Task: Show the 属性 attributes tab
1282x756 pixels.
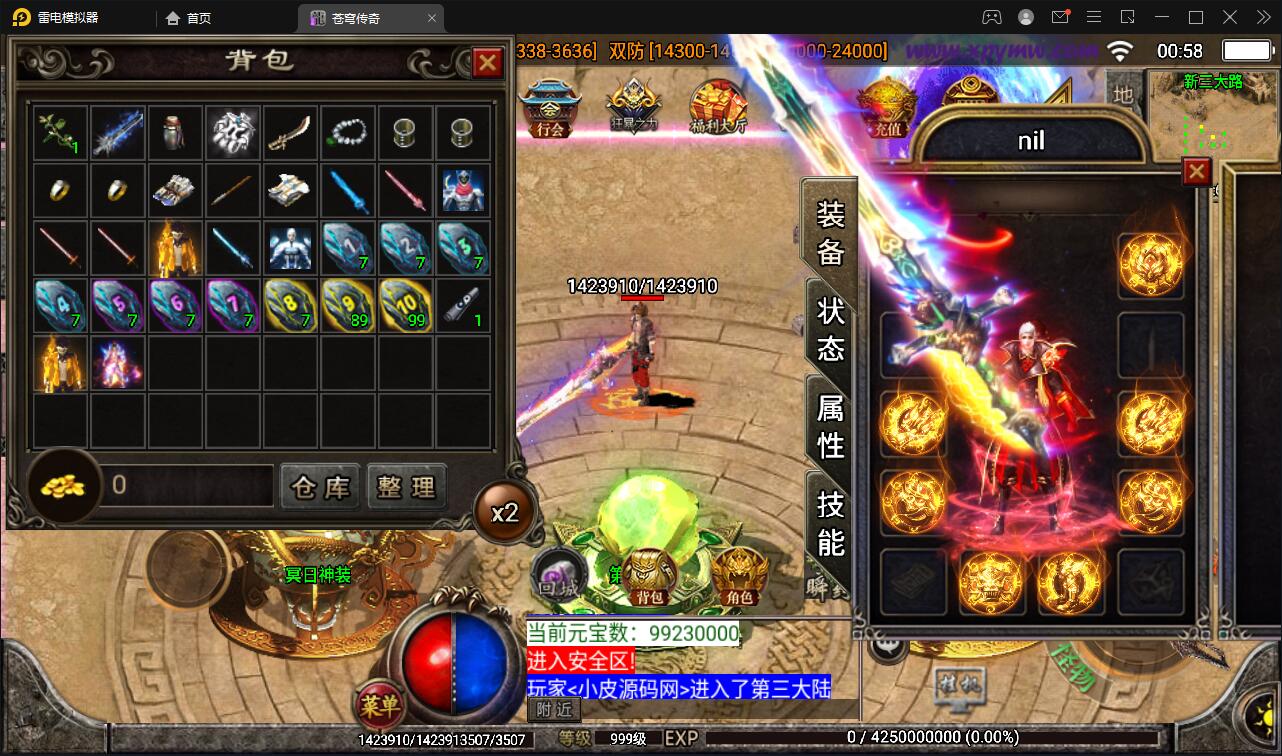Action: click(831, 425)
